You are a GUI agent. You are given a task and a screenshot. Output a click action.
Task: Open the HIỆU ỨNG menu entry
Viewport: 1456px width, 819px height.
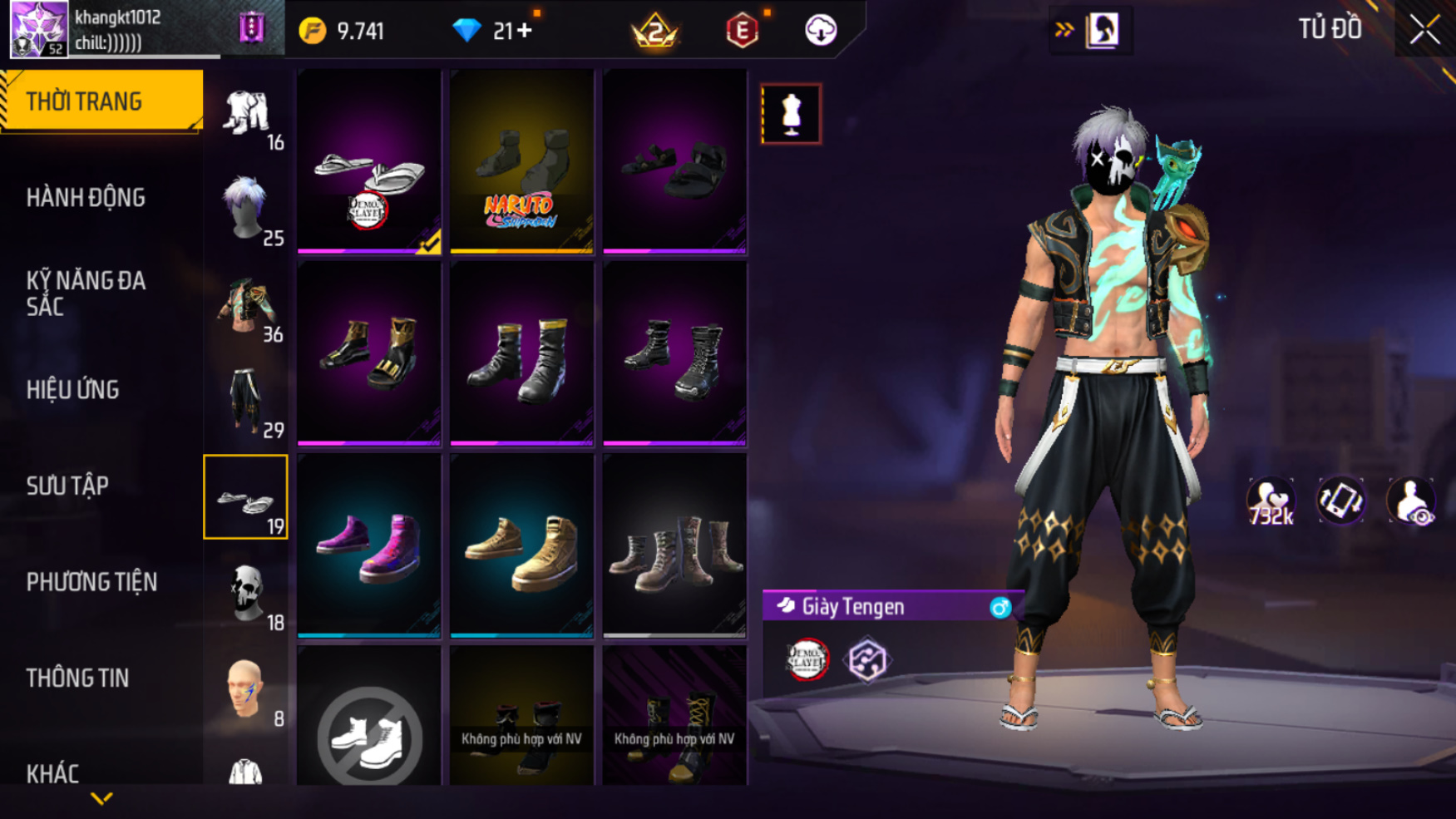pyautogui.click(x=73, y=390)
